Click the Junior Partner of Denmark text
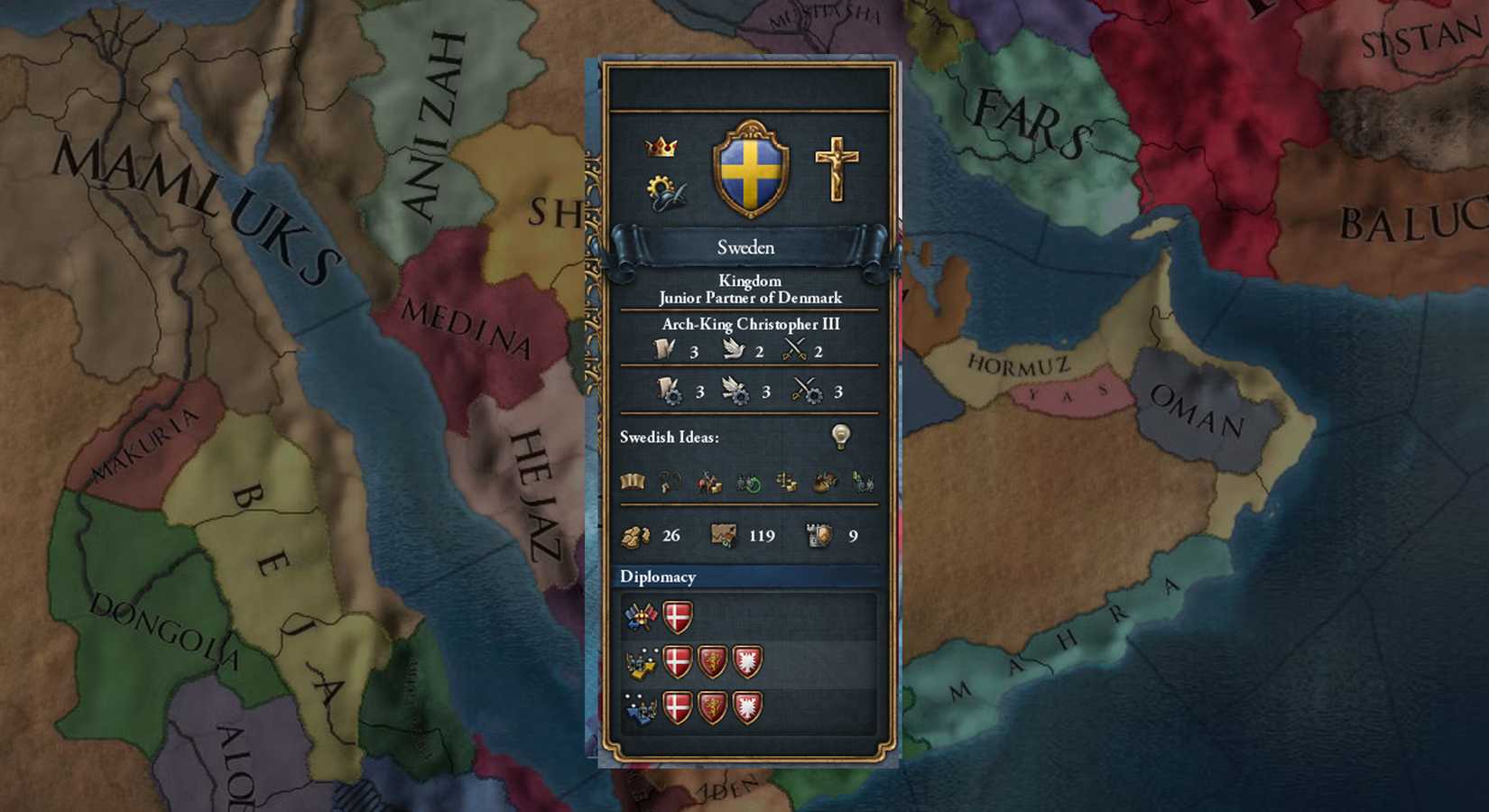Viewport: 1489px width, 812px height. coord(749,297)
